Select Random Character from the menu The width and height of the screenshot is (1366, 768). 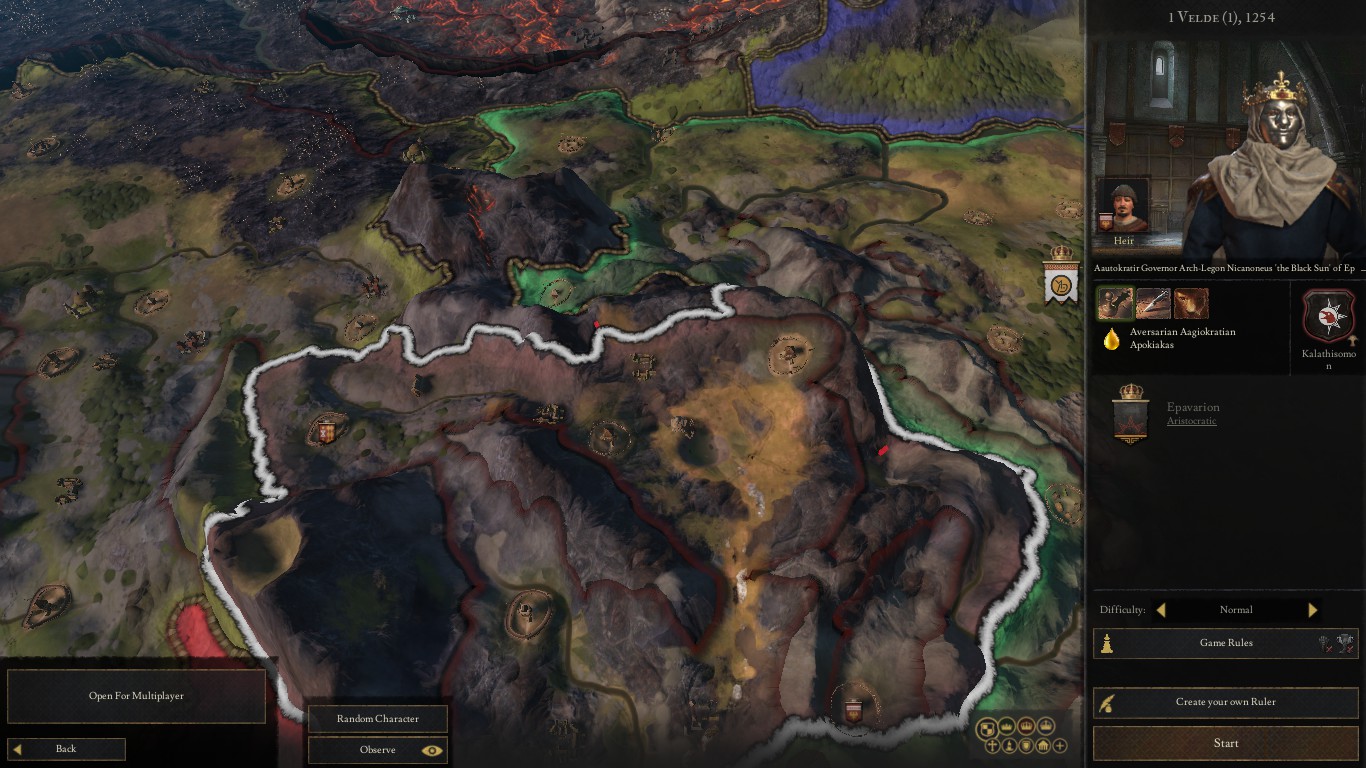(x=377, y=718)
